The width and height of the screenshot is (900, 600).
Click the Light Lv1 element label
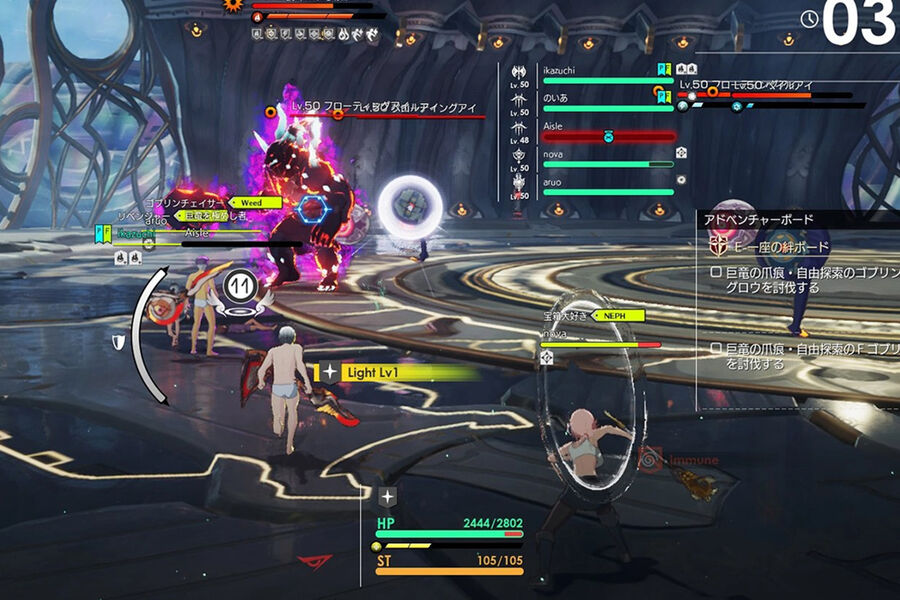tap(375, 372)
